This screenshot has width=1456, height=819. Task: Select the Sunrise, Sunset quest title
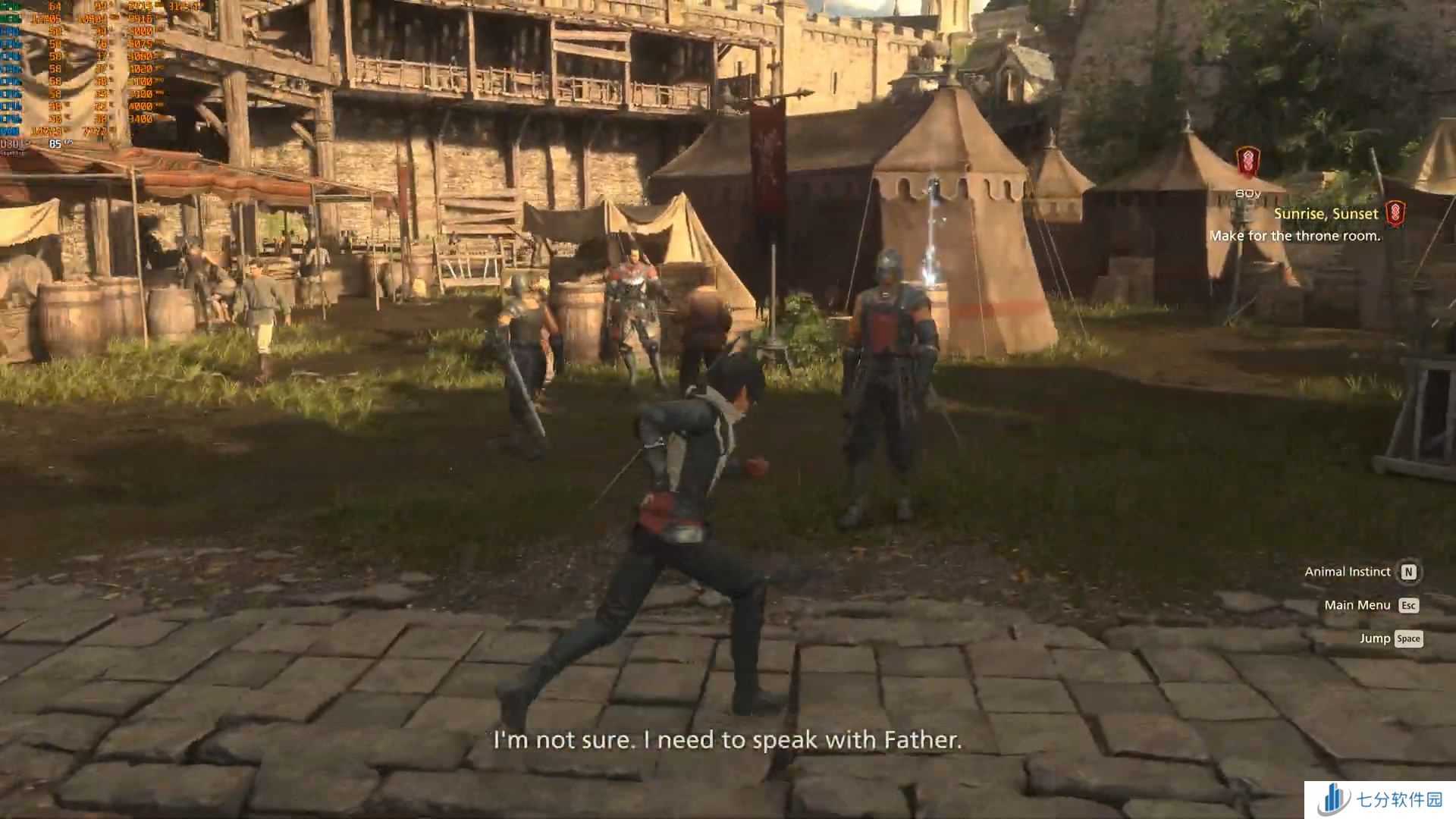pyautogui.click(x=1326, y=214)
